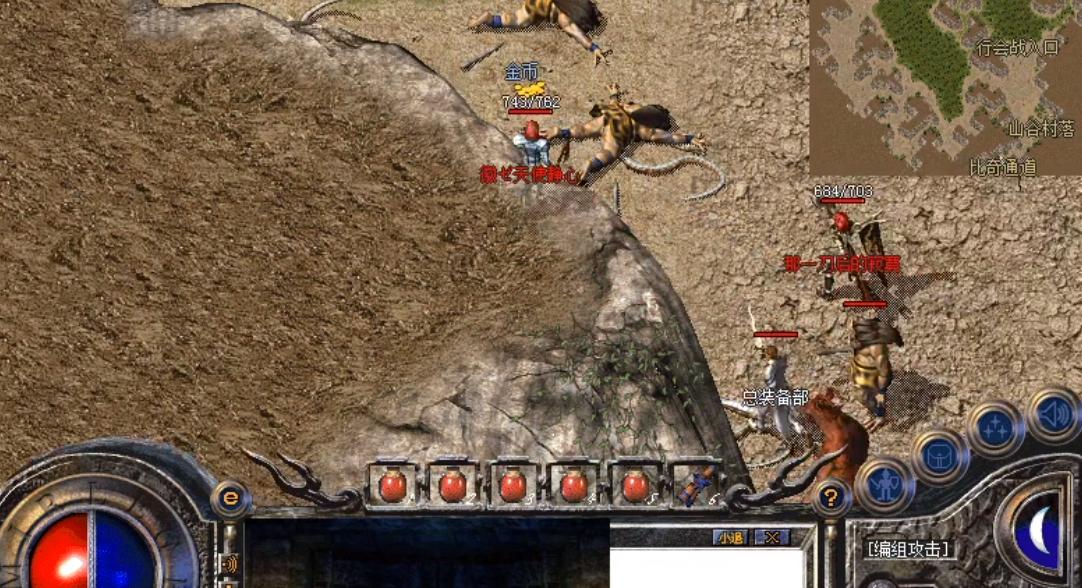Screen dimensions: 1082x588
Task: Open the question mark help button
Action: pyautogui.click(x=830, y=496)
